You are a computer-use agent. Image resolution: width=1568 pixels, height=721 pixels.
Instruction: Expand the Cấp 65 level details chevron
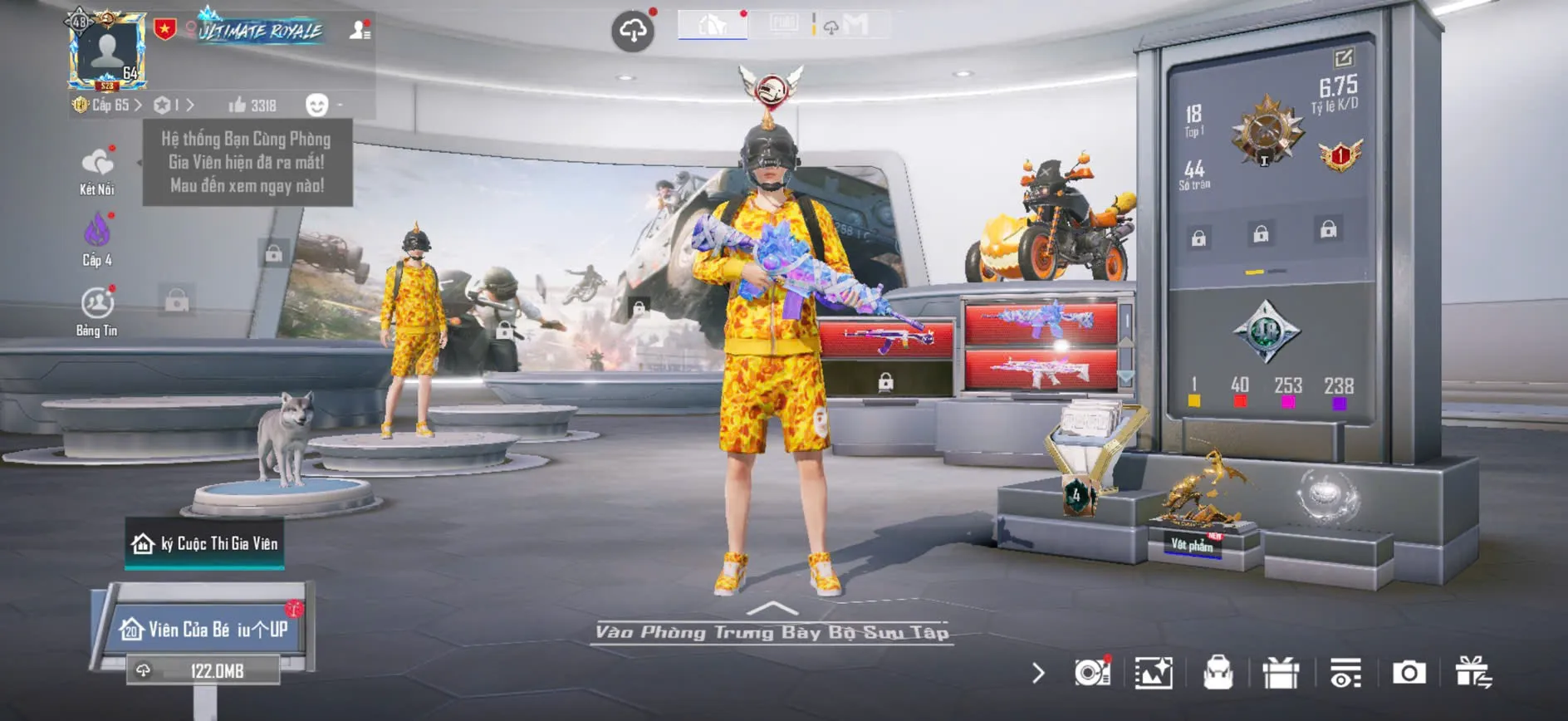pyautogui.click(x=137, y=106)
